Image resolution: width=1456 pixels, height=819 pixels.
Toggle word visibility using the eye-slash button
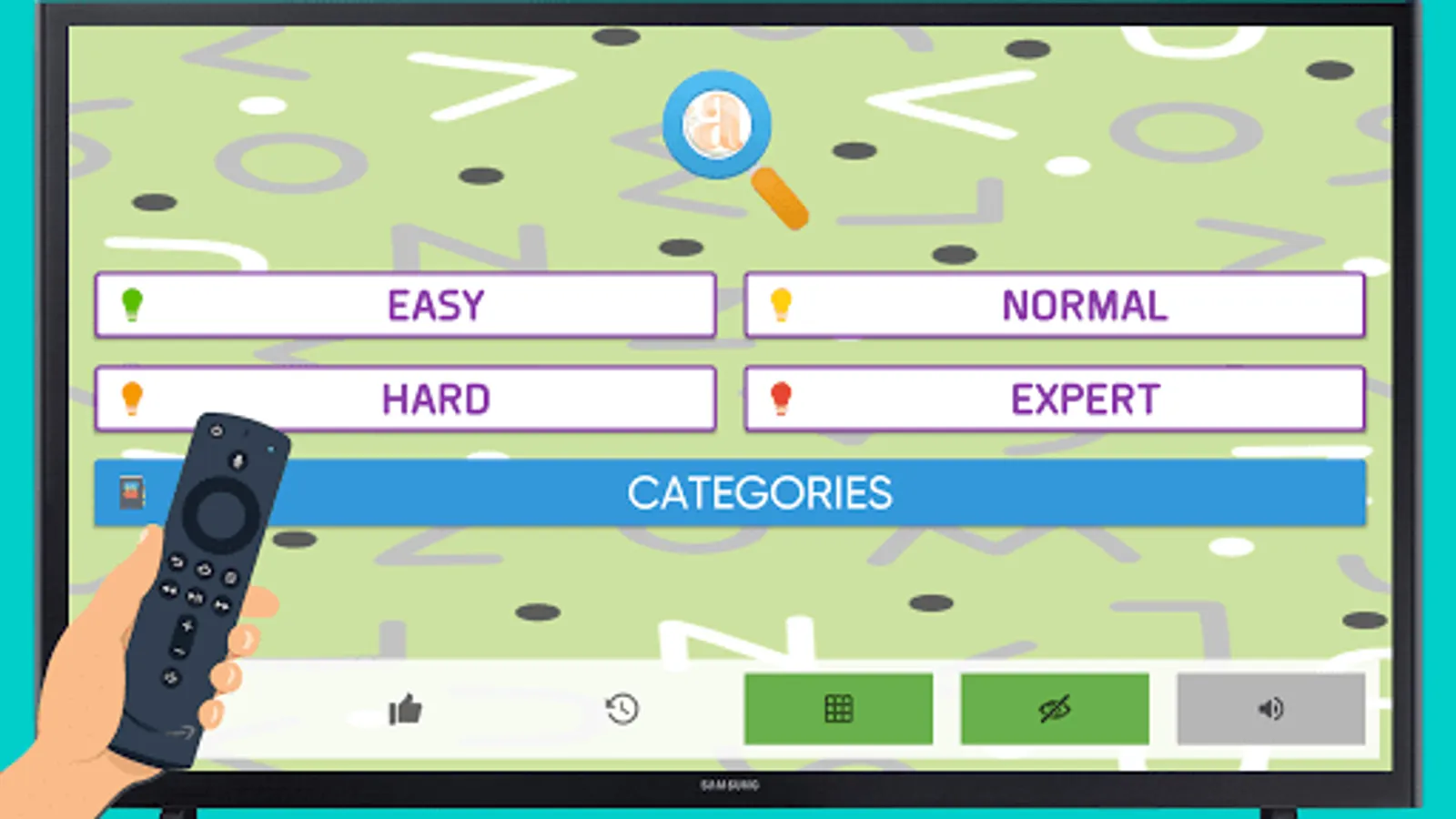tap(1052, 709)
